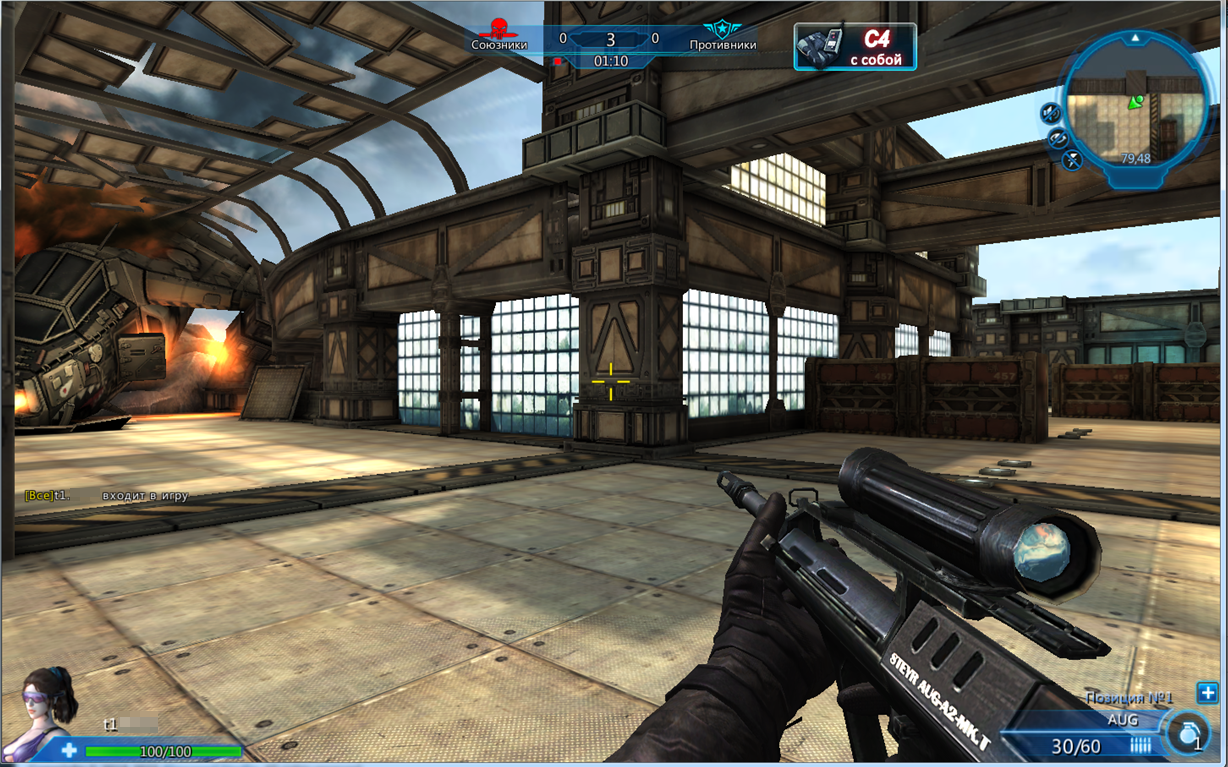Click the blue plus button above grenade
The height and width of the screenshot is (767, 1228).
[x=1206, y=693]
